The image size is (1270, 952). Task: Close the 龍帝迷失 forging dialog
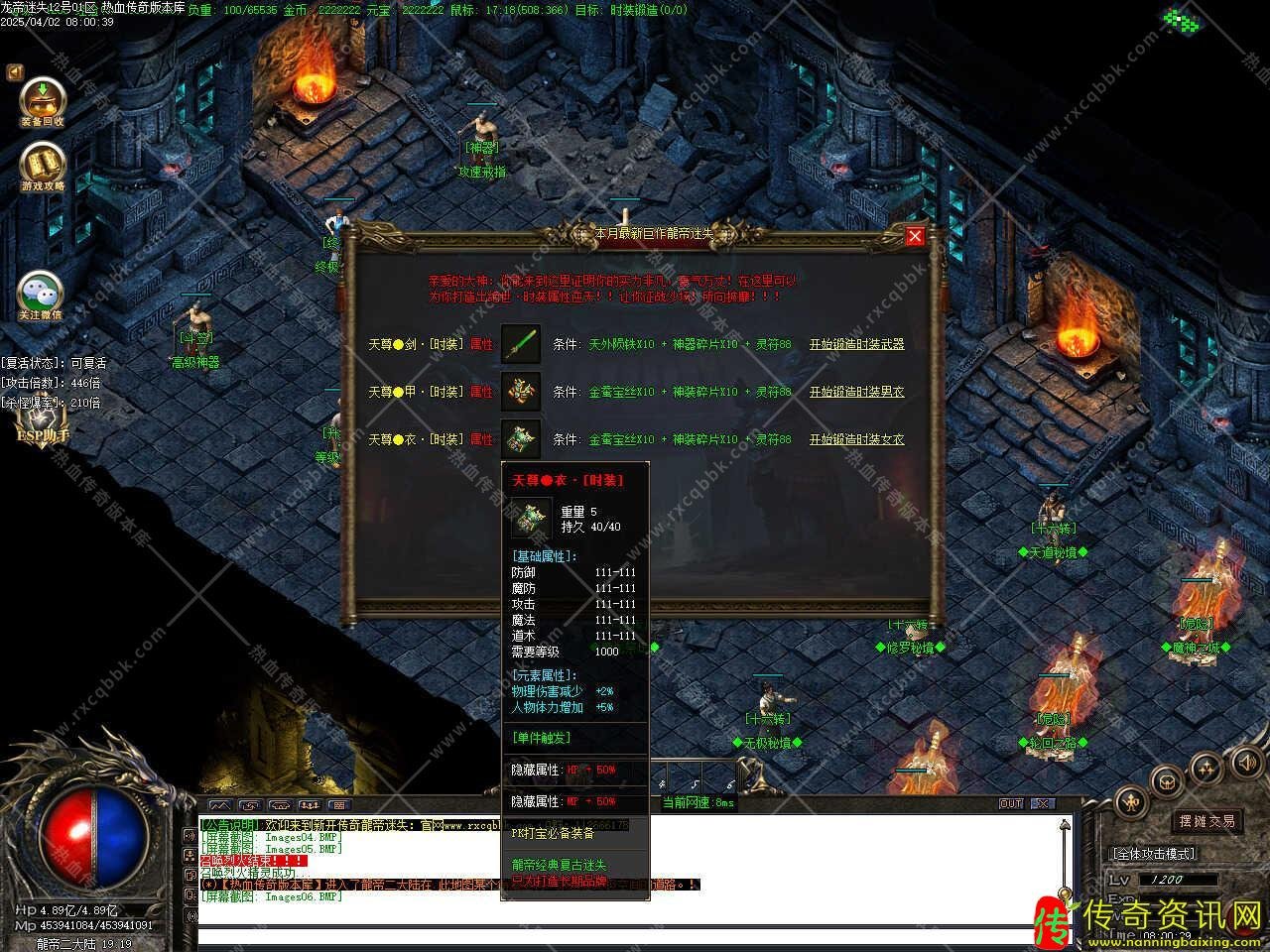pyautogui.click(x=915, y=235)
